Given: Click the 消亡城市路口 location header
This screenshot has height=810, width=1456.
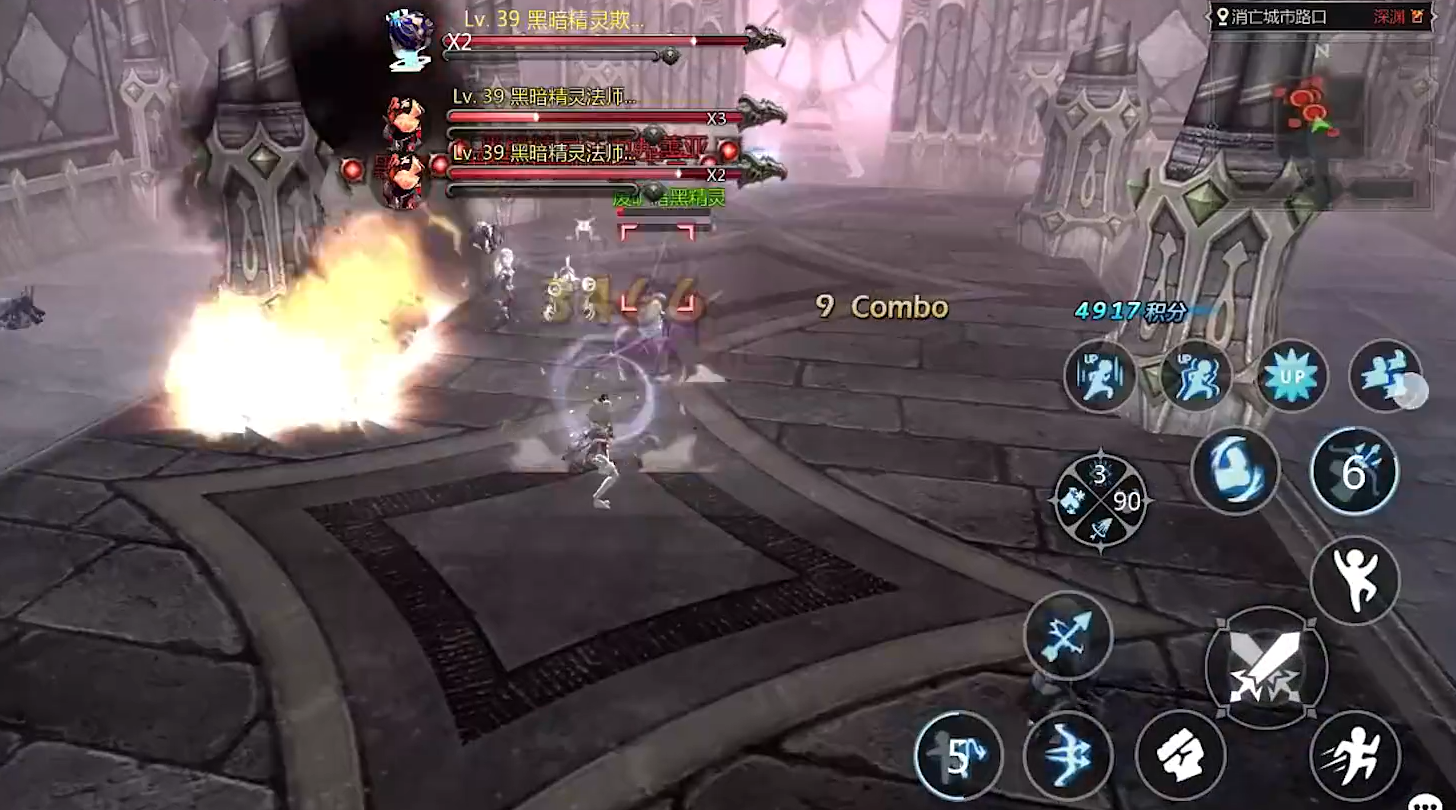Looking at the screenshot, I should (1278, 17).
